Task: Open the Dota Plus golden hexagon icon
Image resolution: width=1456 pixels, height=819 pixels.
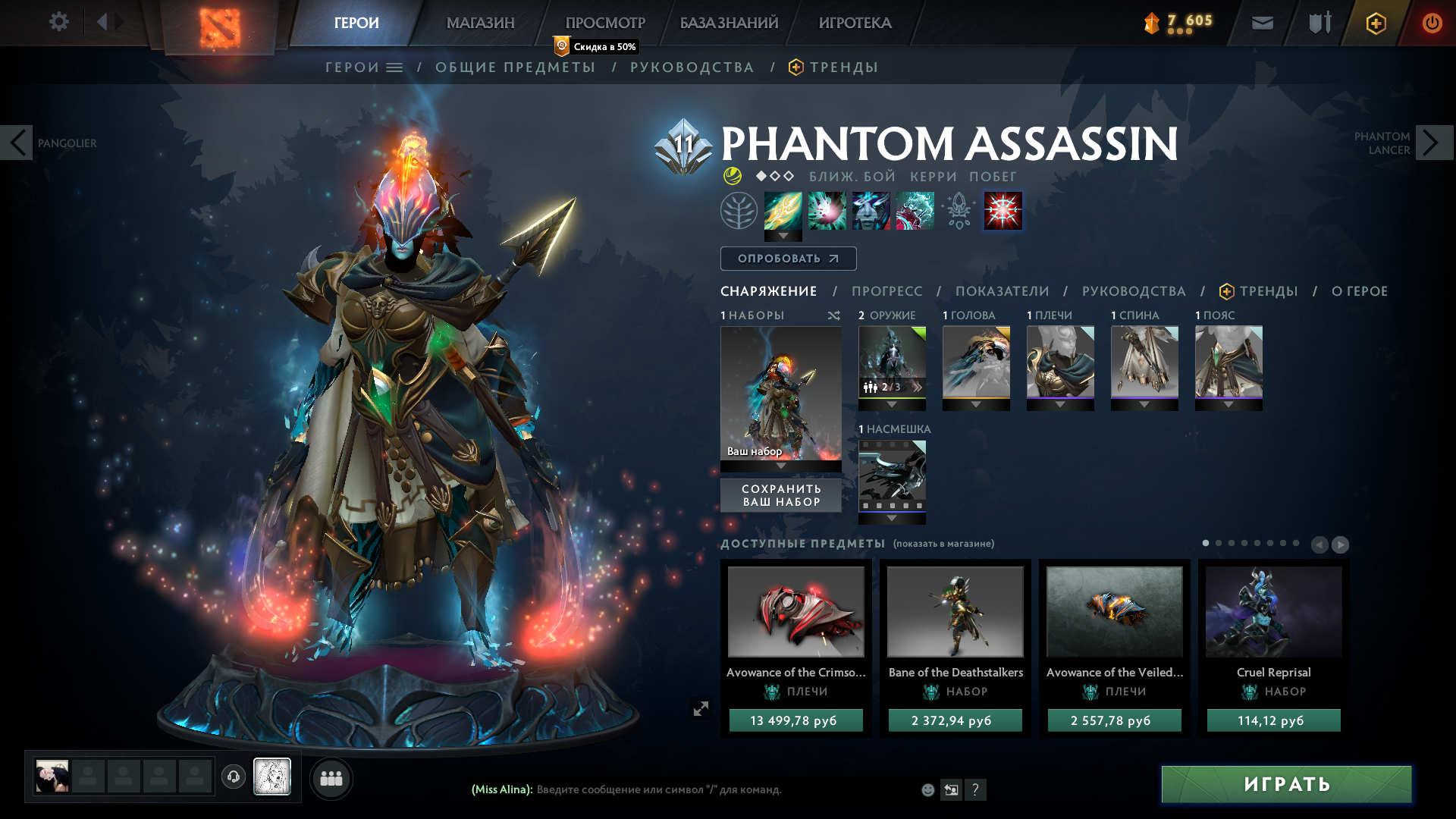Action: pyautogui.click(x=1375, y=23)
